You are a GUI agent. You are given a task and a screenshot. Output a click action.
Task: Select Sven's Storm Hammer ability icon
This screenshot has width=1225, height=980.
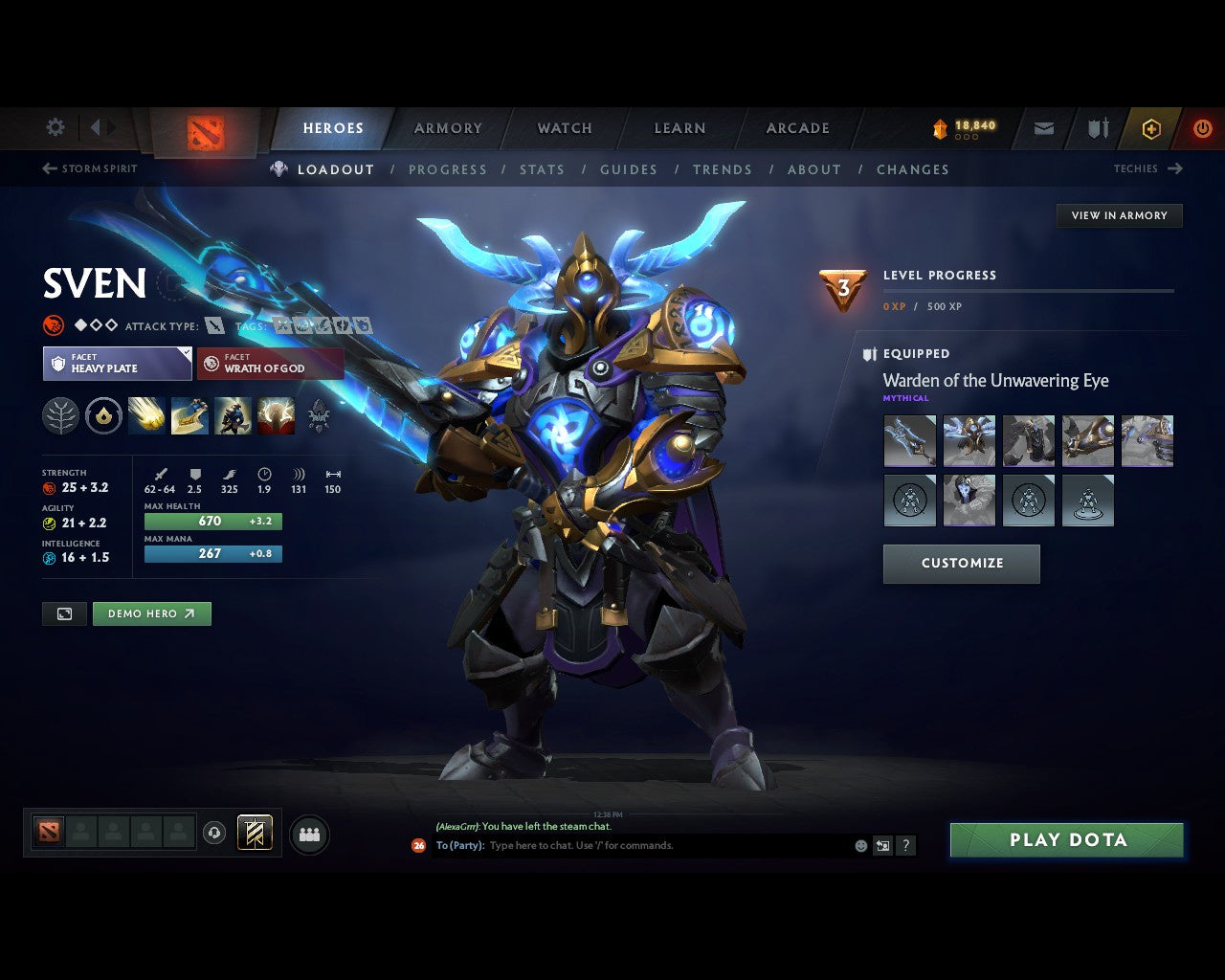click(146, 416)
